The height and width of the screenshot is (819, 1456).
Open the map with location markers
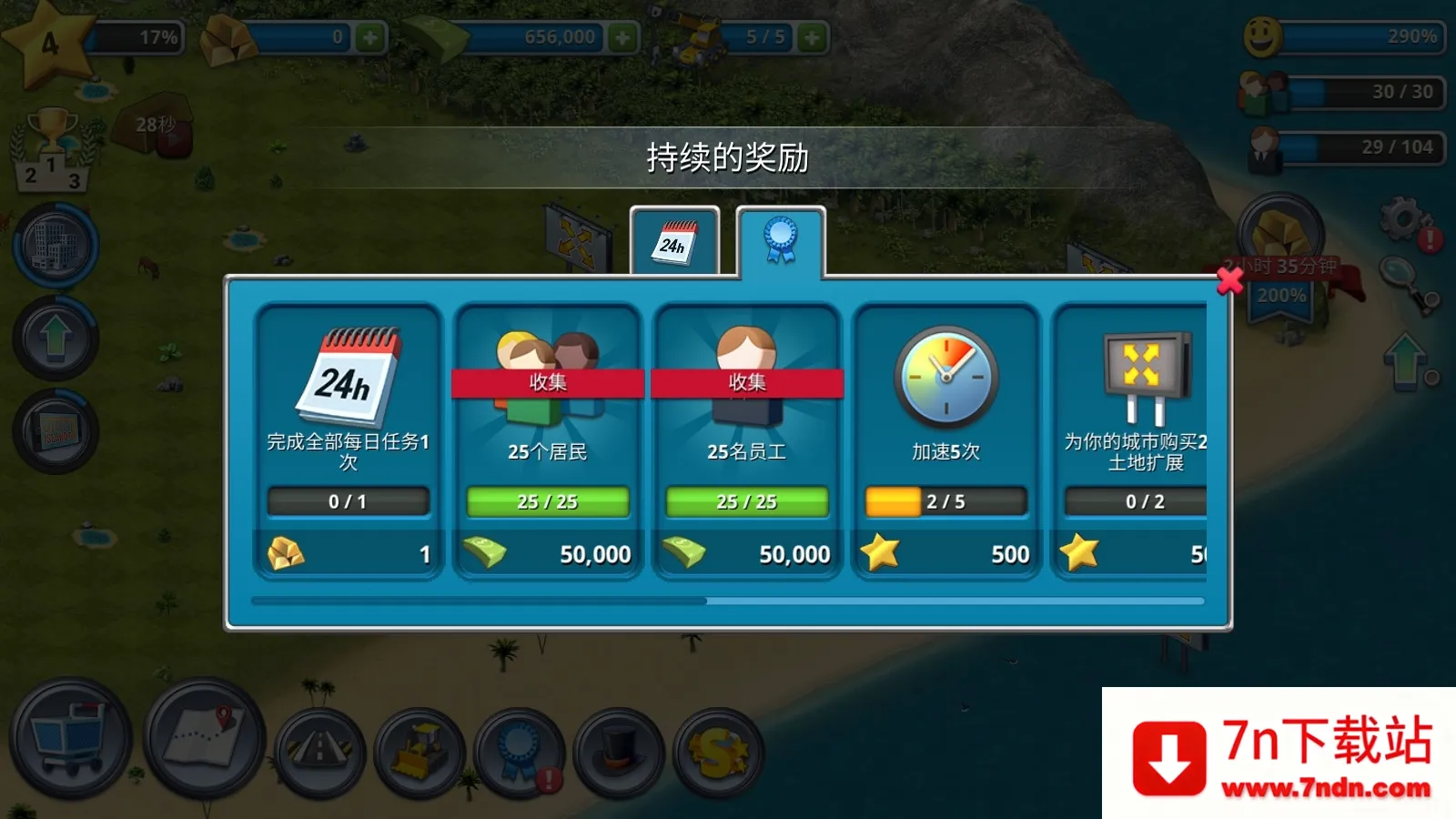pyautogui.click(x=200, y=744)
